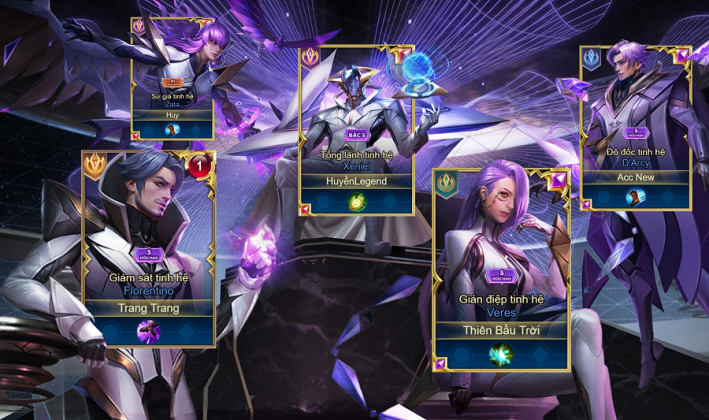Click the spell icon under Acc New

(x=636, y=197)
